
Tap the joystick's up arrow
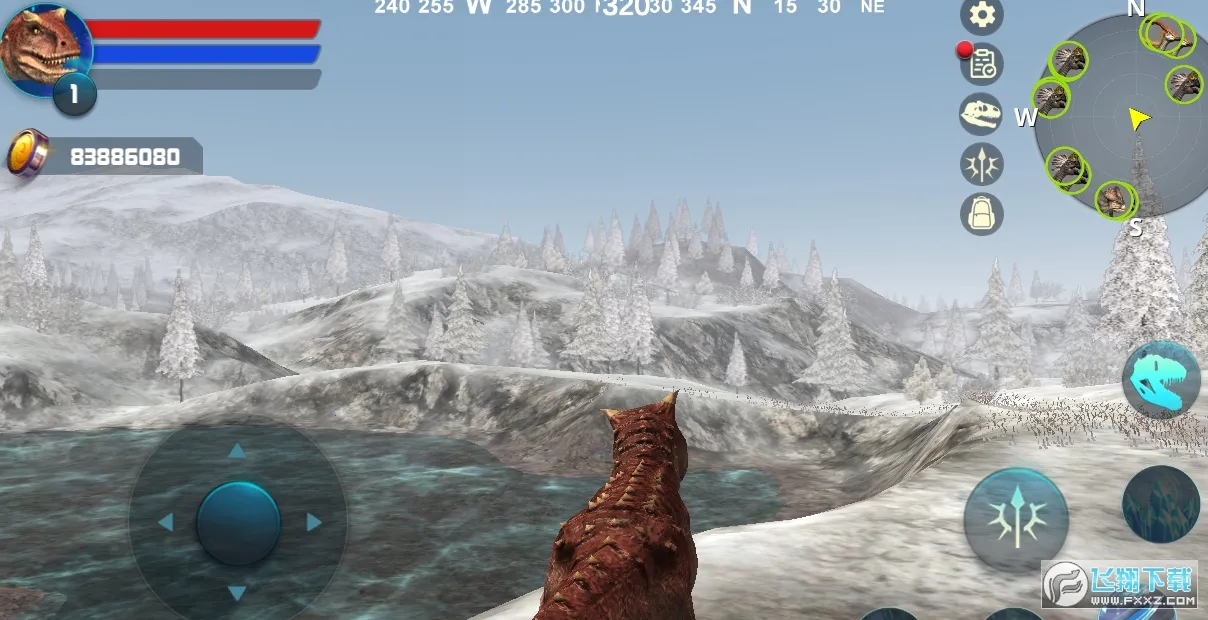[x=237, y=451]
